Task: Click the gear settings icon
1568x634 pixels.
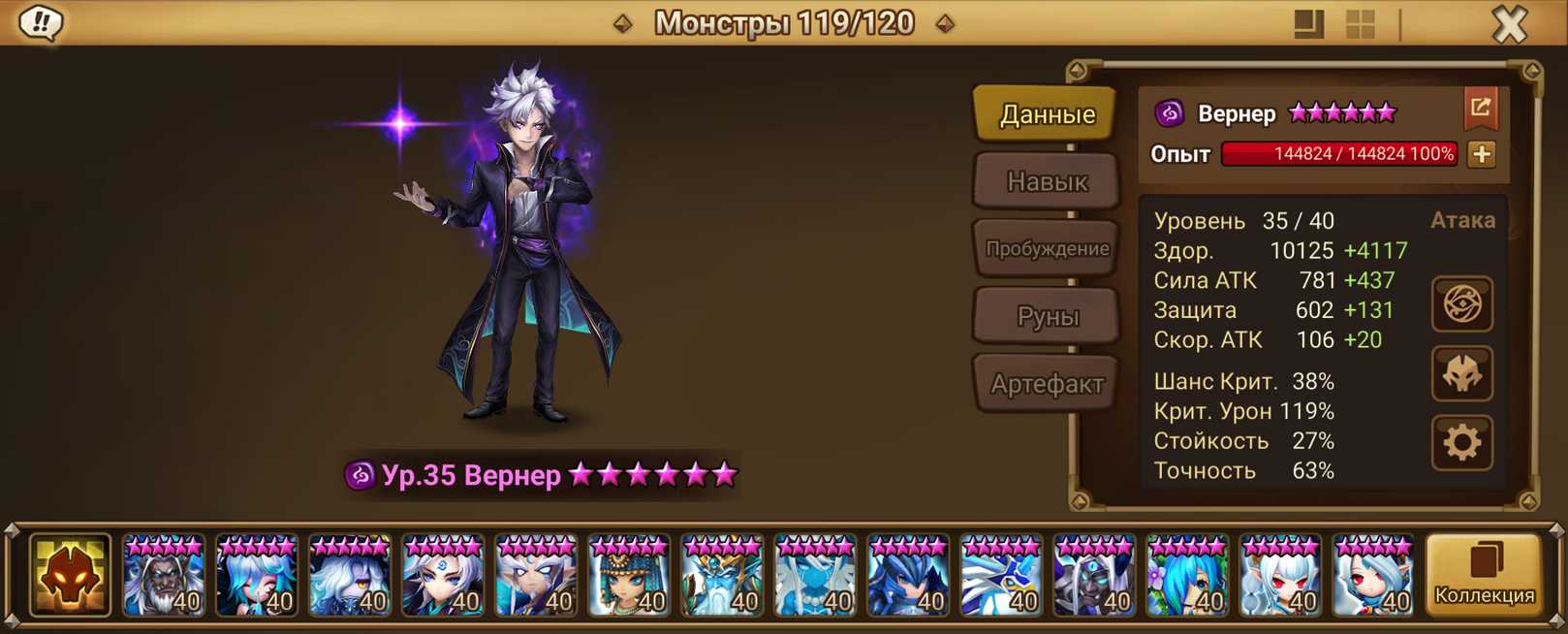Action: pyautogui.click(x=1461, y=443)
